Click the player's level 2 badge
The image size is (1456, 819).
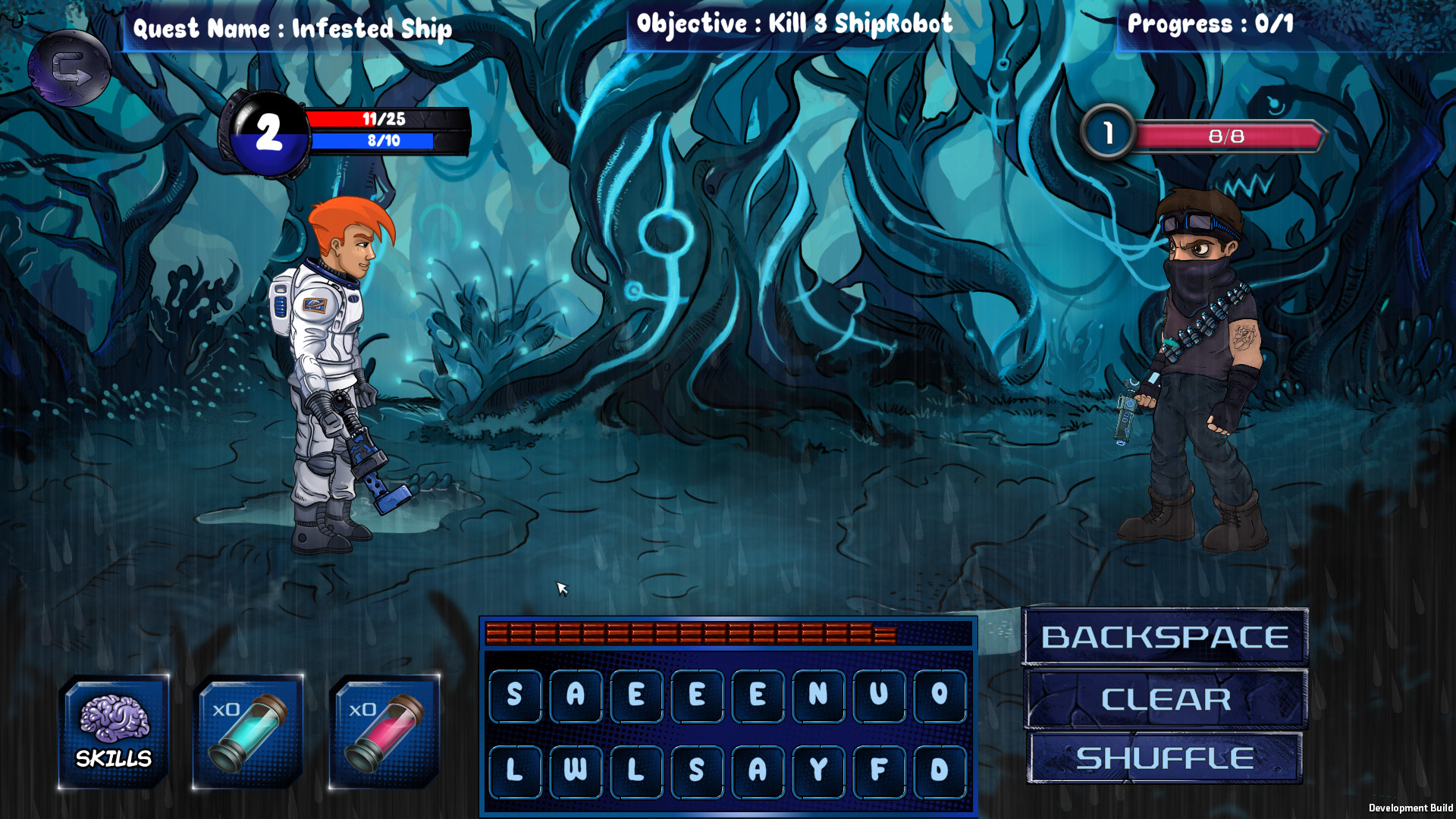tap(267, 131)
